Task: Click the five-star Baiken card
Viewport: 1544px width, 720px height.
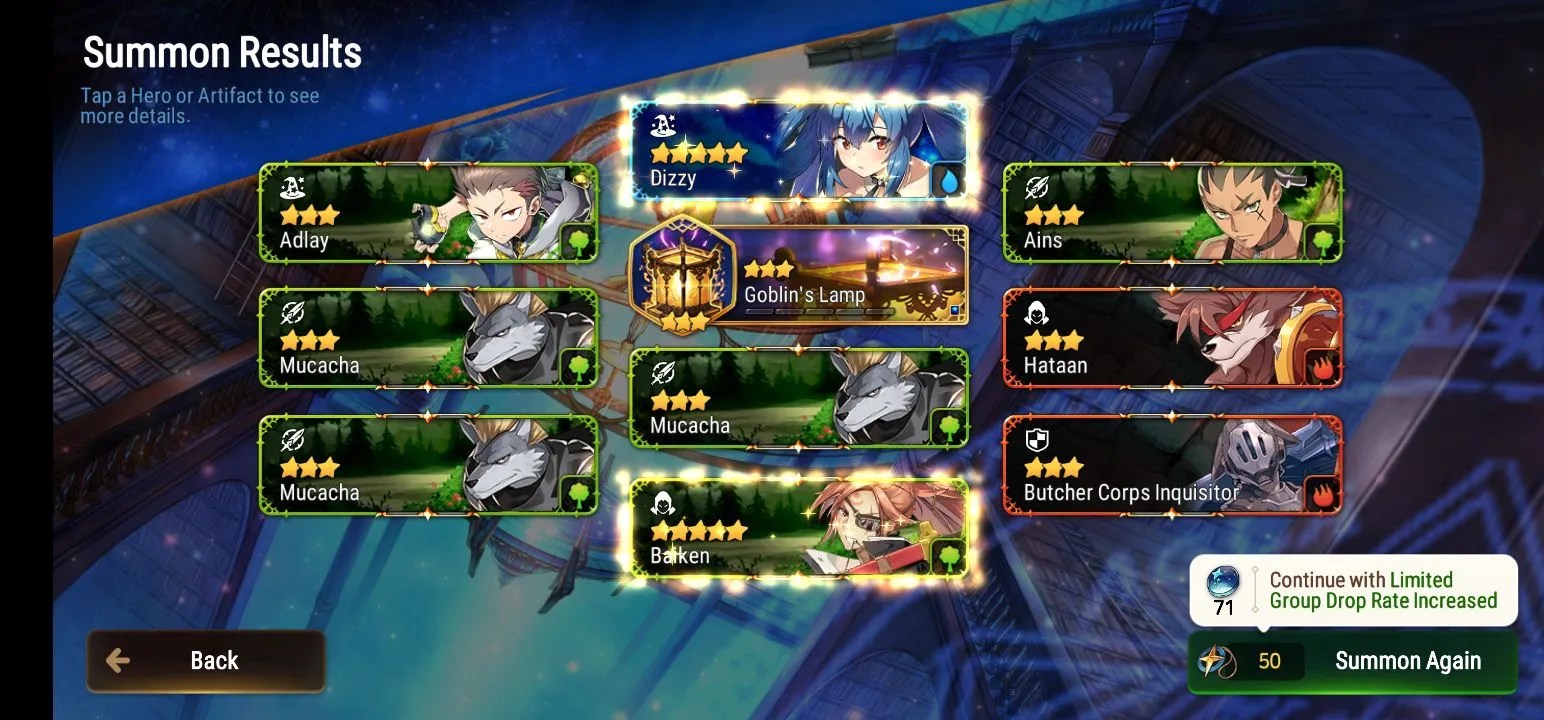Action: pos(800,528)
